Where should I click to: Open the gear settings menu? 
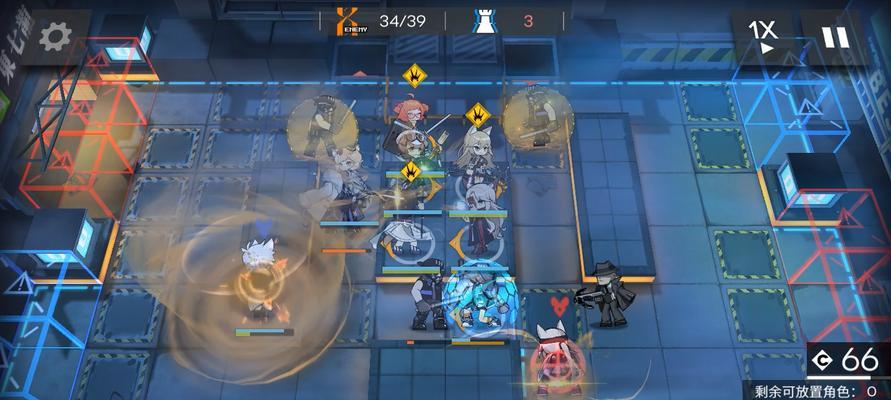(x=53, y=37)
